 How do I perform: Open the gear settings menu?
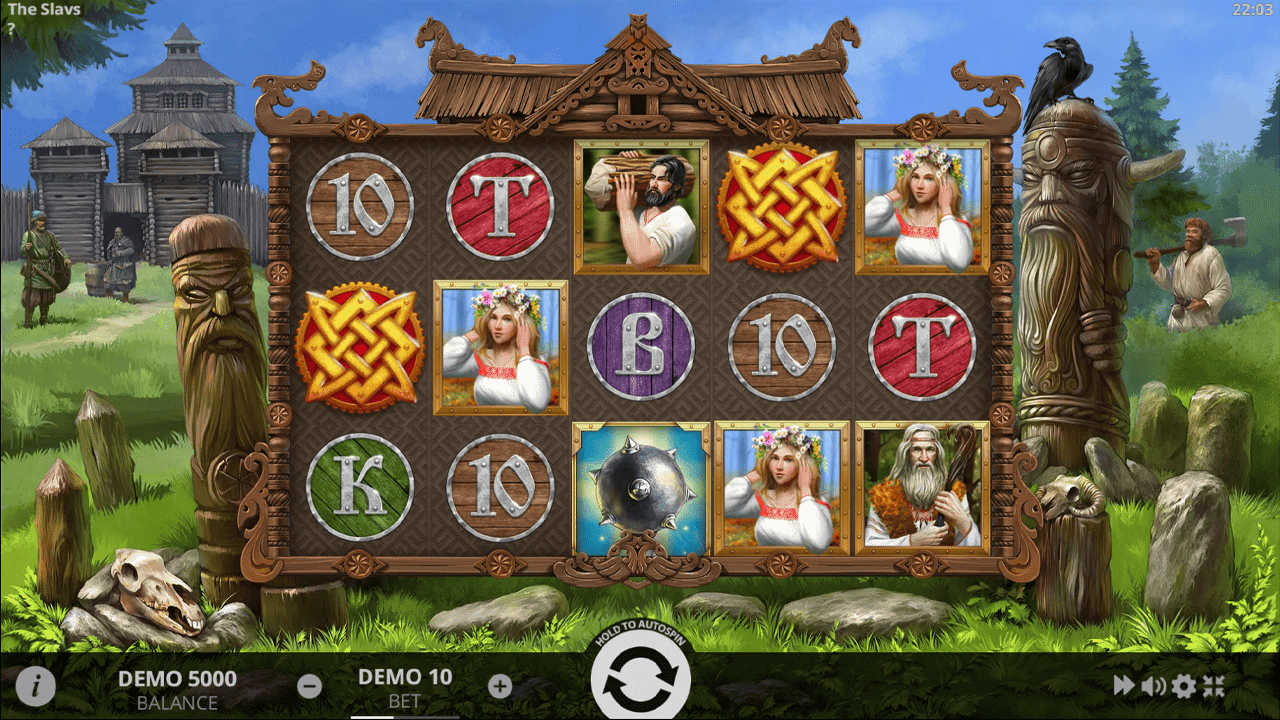tap(1183, 685)
